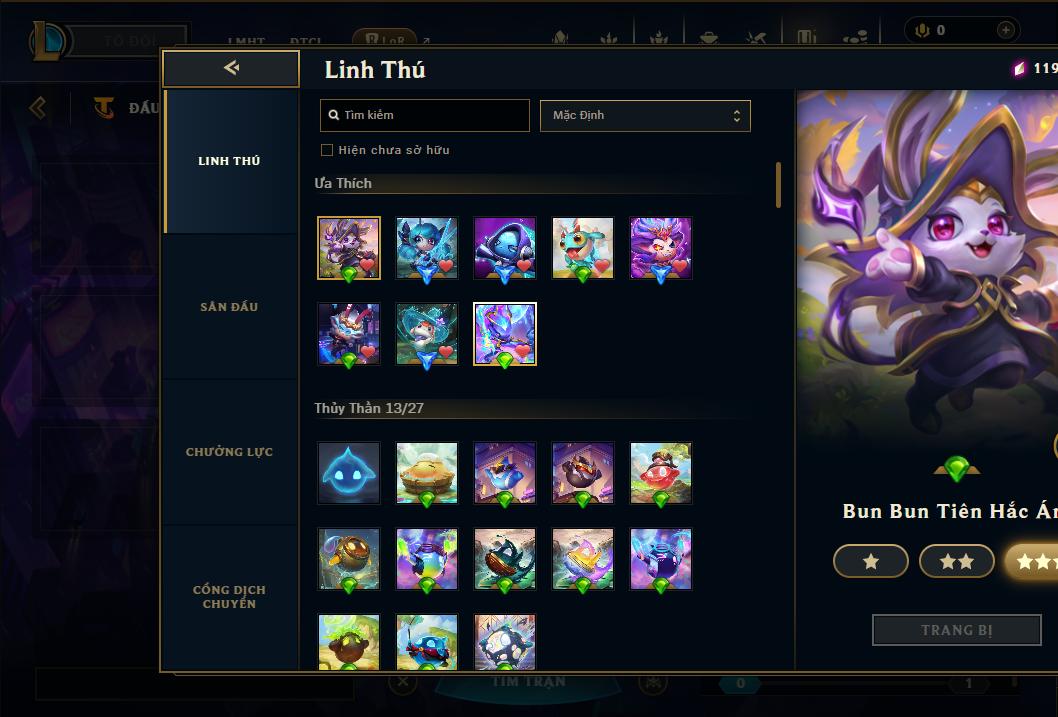Click the little legend list scrollbar

pyautogui.click(x=778, y=185)
